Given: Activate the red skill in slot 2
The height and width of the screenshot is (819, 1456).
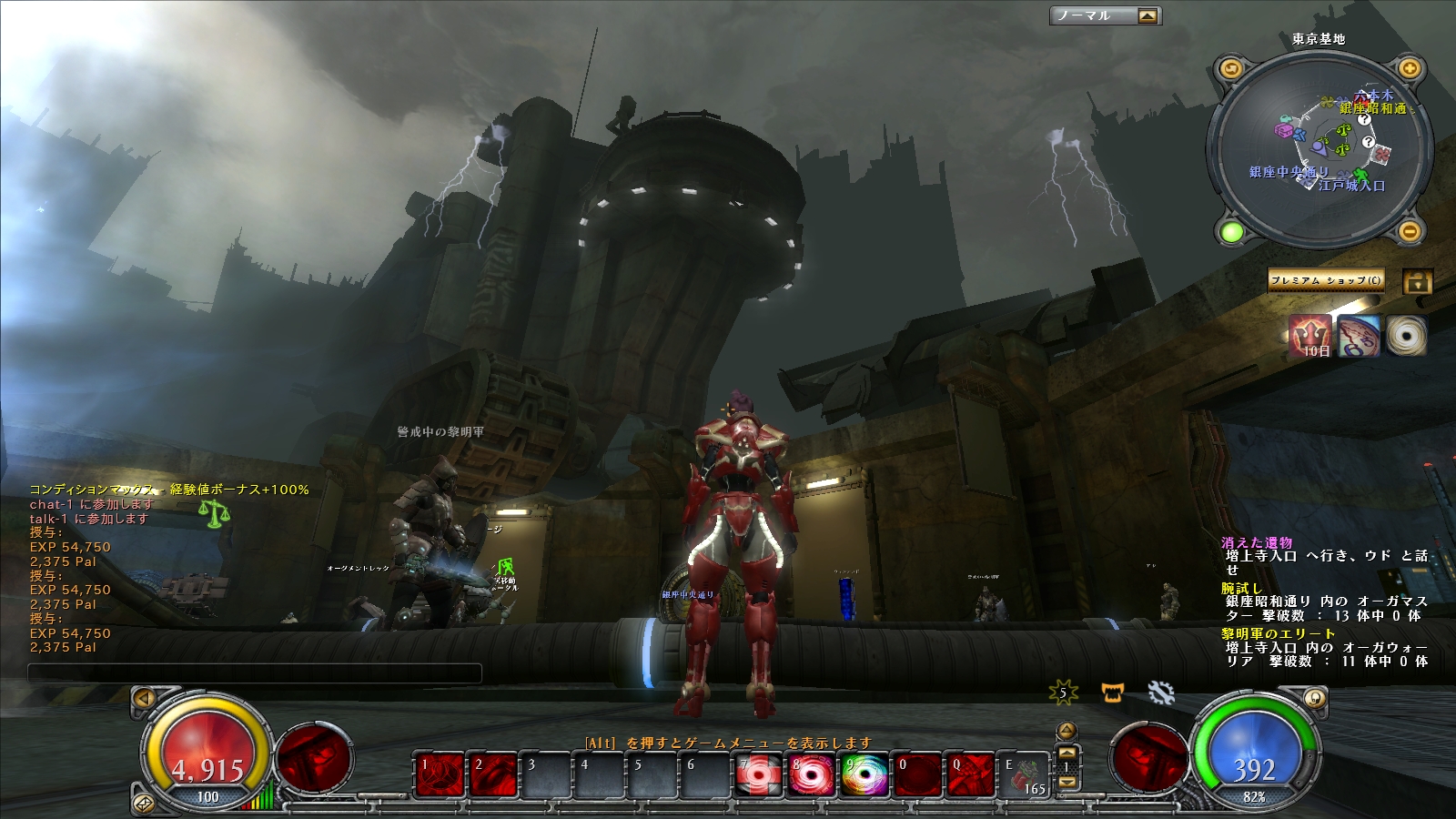Looking at the screenshot, I should (x=493, y=774).
